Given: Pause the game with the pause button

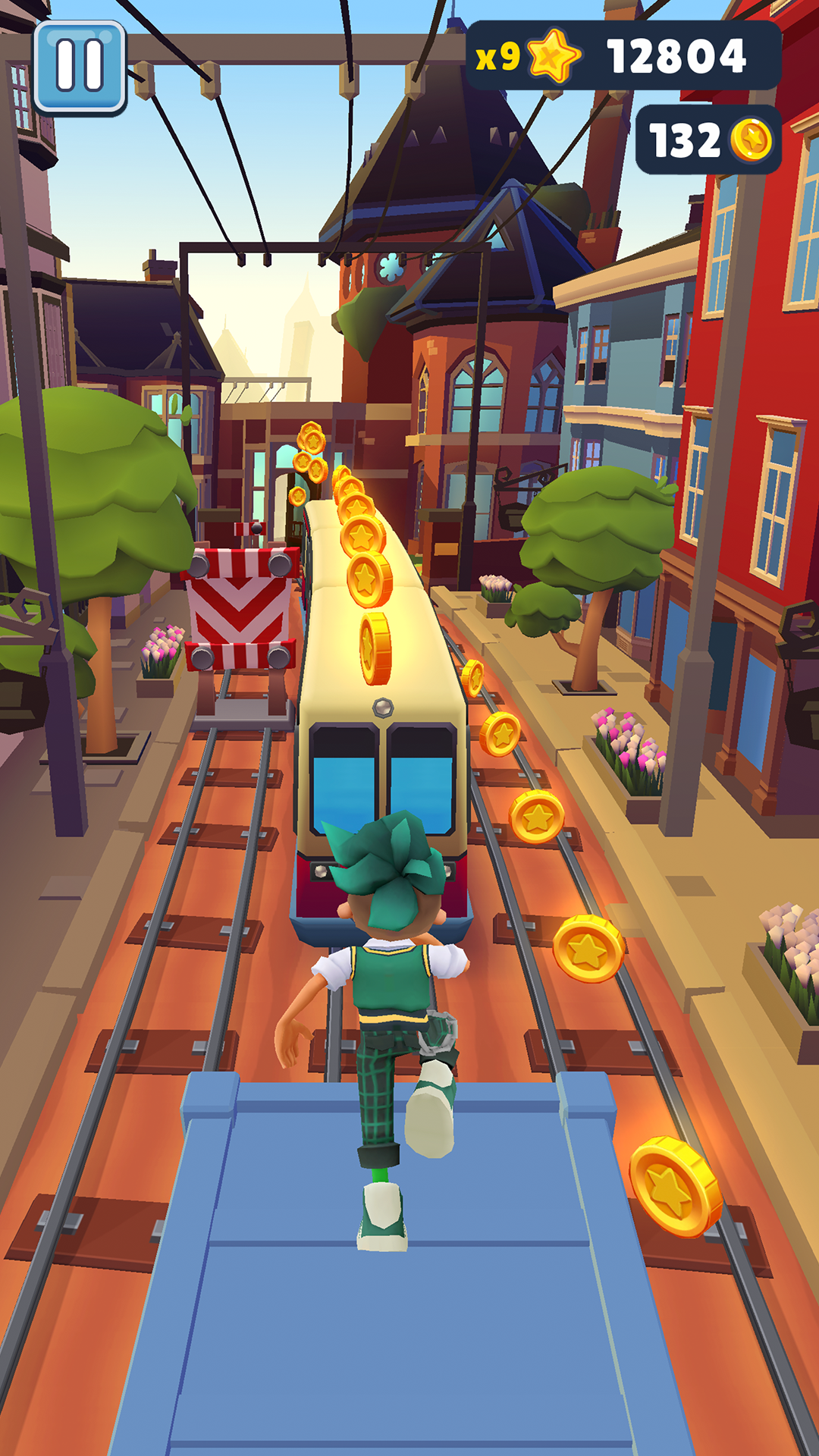Looking at the screenshot, I should tap(80, 67).
